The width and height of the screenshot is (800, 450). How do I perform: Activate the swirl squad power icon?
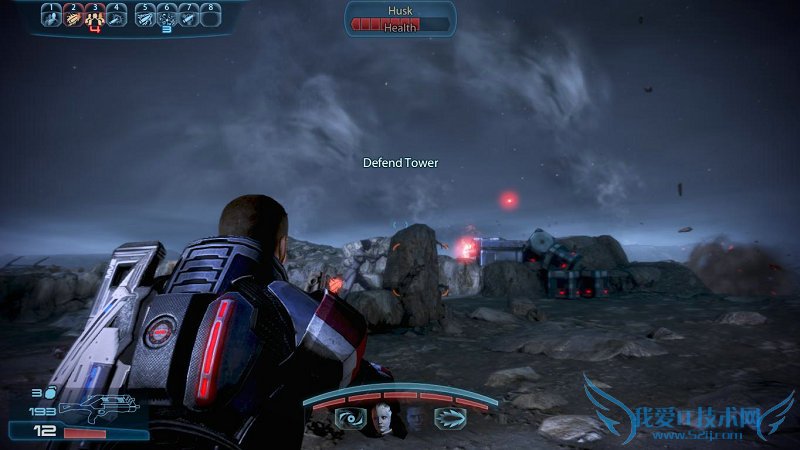tap(349, 418)
